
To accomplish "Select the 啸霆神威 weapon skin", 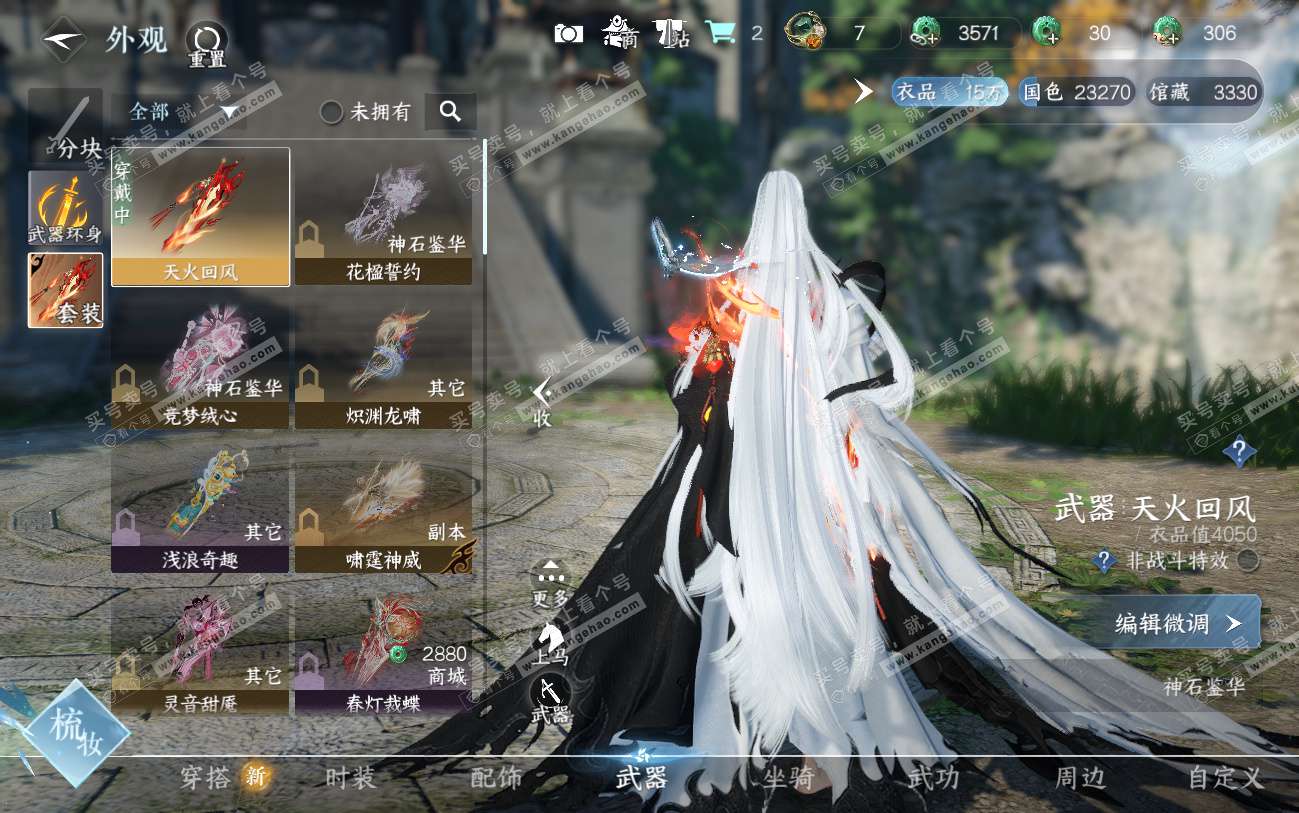I will 384,505.
